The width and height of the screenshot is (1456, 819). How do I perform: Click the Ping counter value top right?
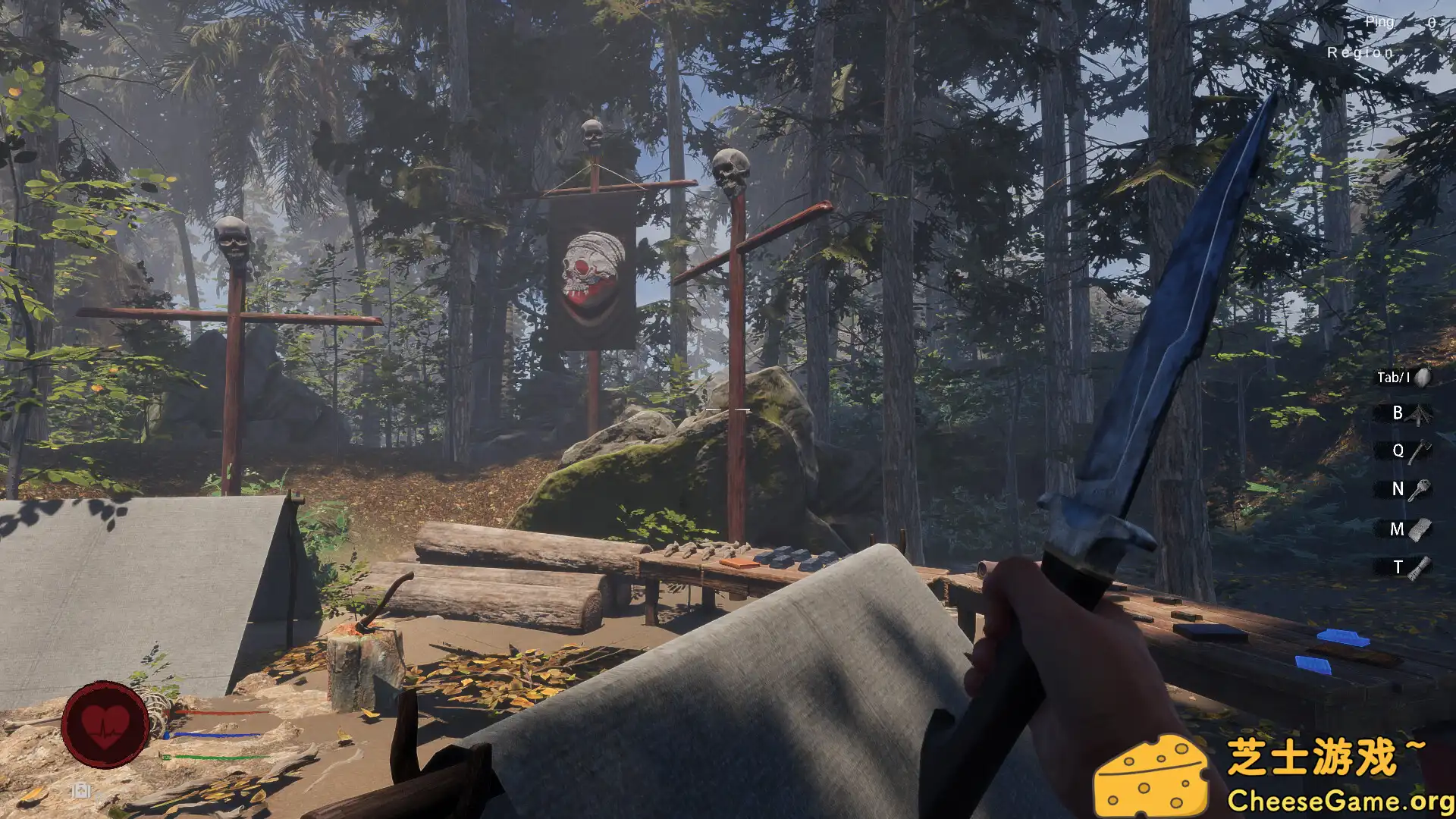1430,23
